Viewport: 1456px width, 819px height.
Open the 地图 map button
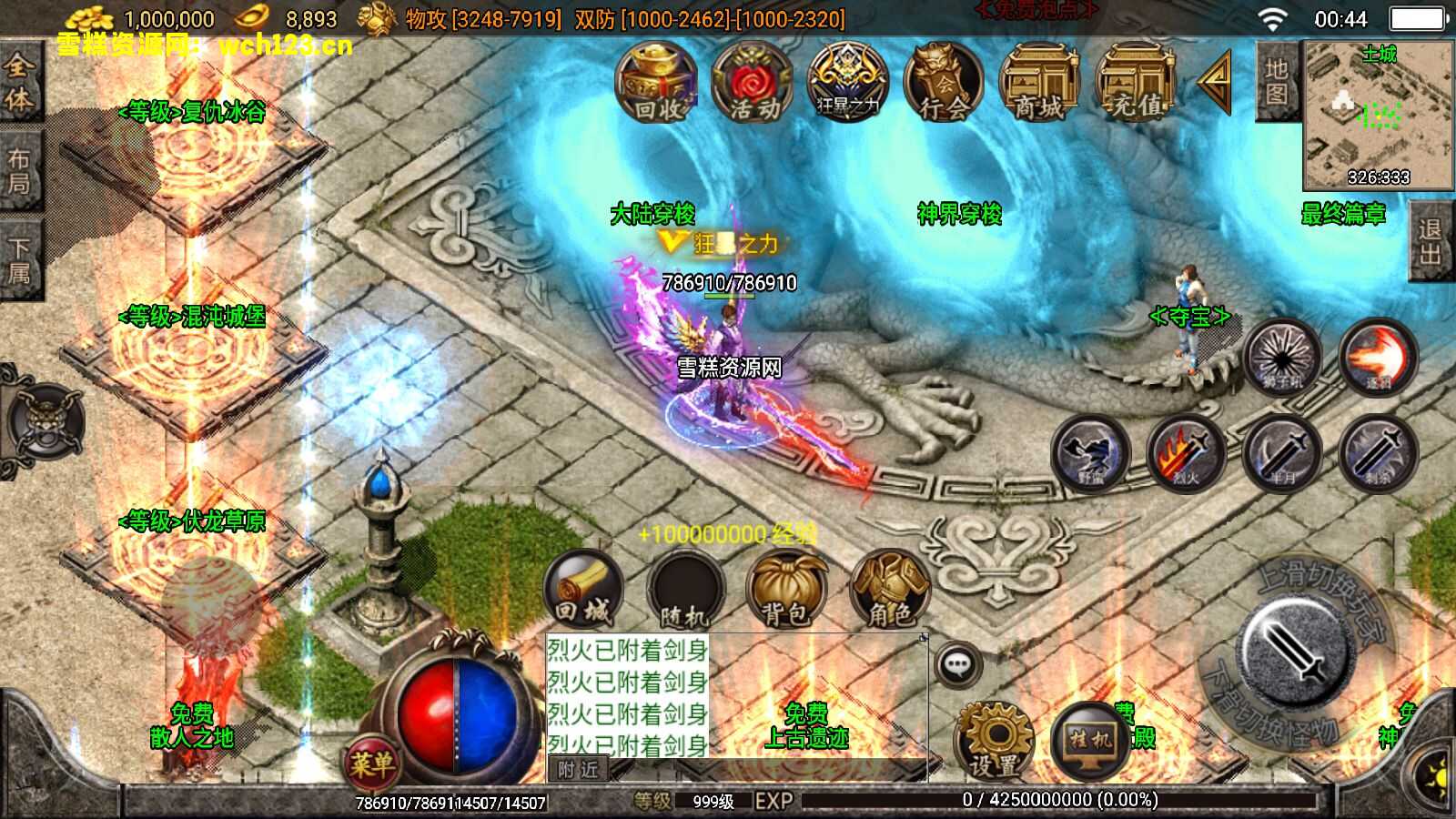[1276, 81]
